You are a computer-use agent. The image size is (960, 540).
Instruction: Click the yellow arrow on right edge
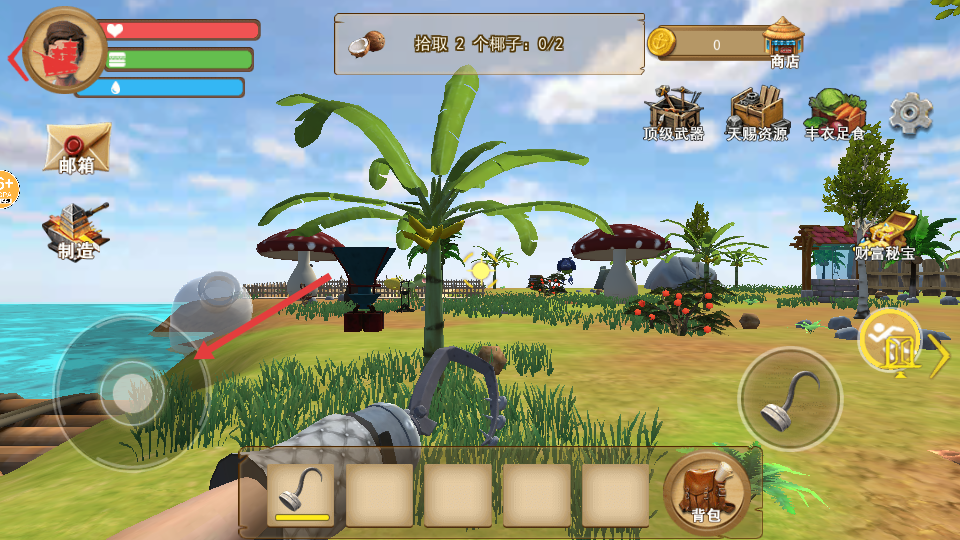pyautogui.click(x=939, y=355)
